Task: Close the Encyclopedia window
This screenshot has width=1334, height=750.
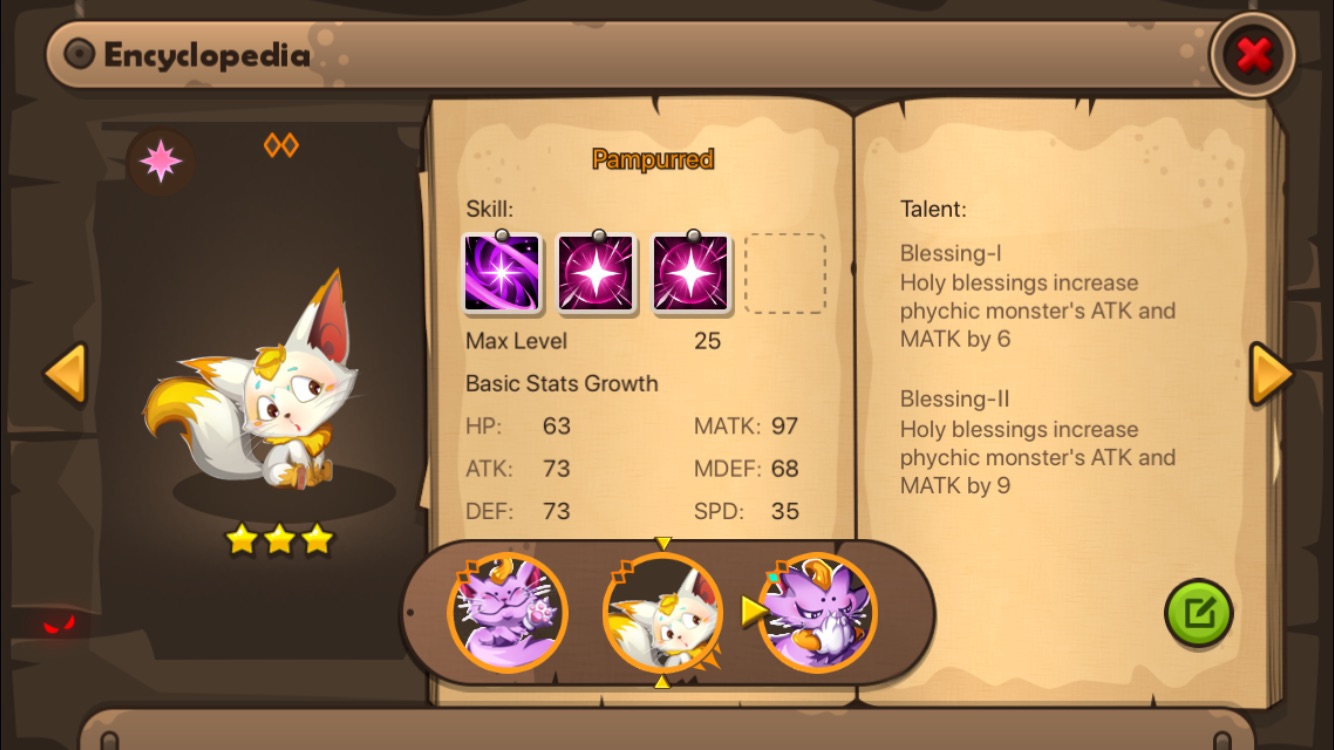Action: [1252, 55]
